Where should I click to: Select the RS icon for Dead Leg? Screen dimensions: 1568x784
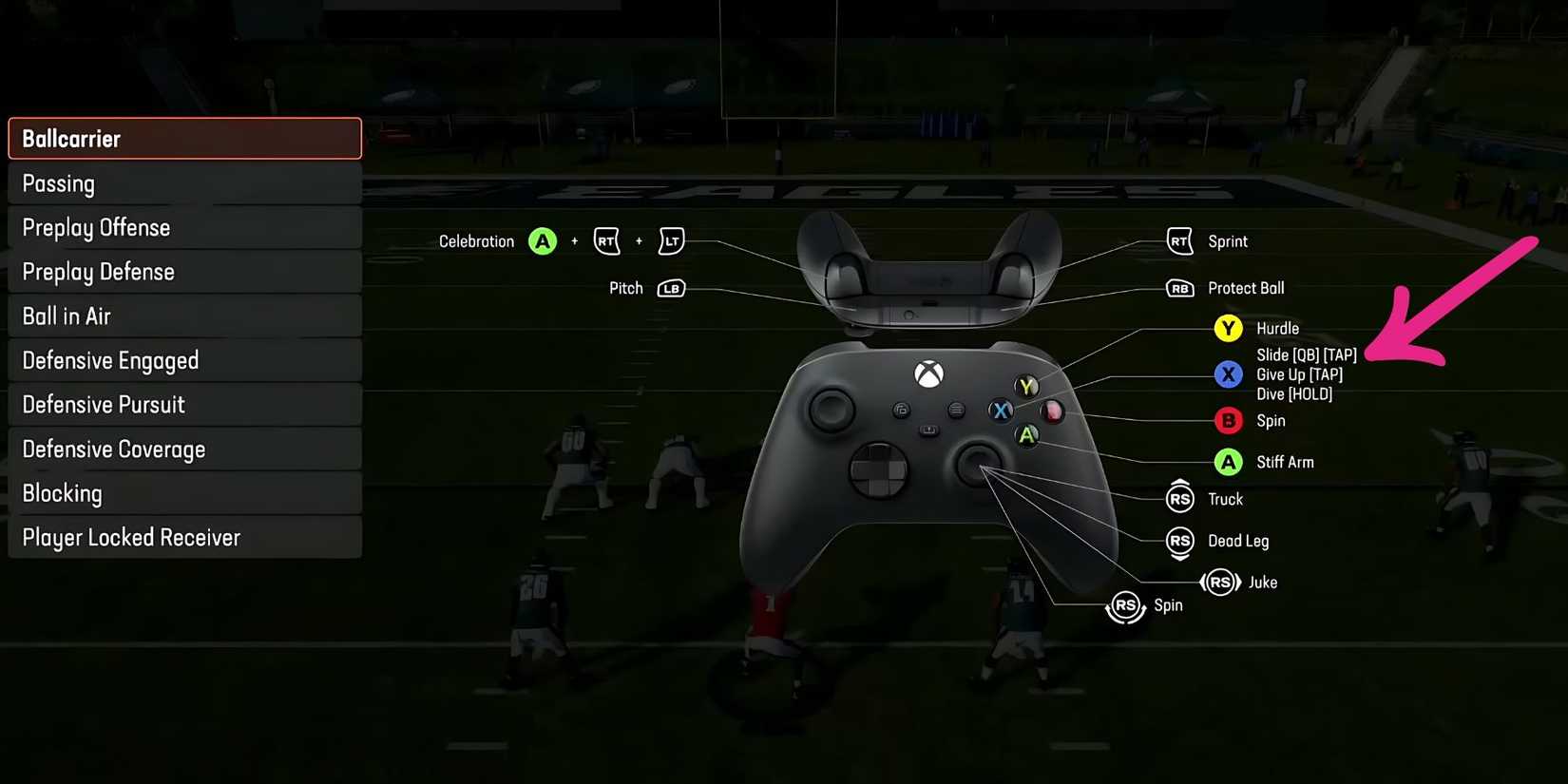point(1178,540)
